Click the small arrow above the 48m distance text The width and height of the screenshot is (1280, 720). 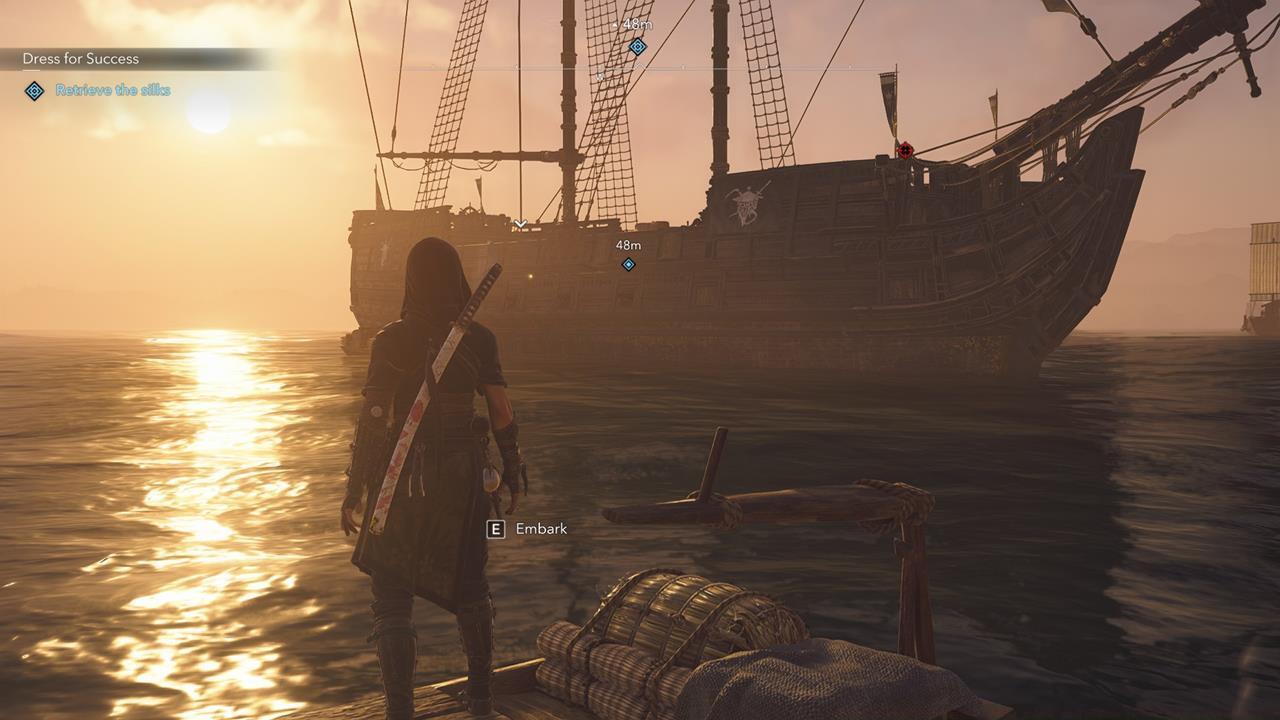coord(615,25)
